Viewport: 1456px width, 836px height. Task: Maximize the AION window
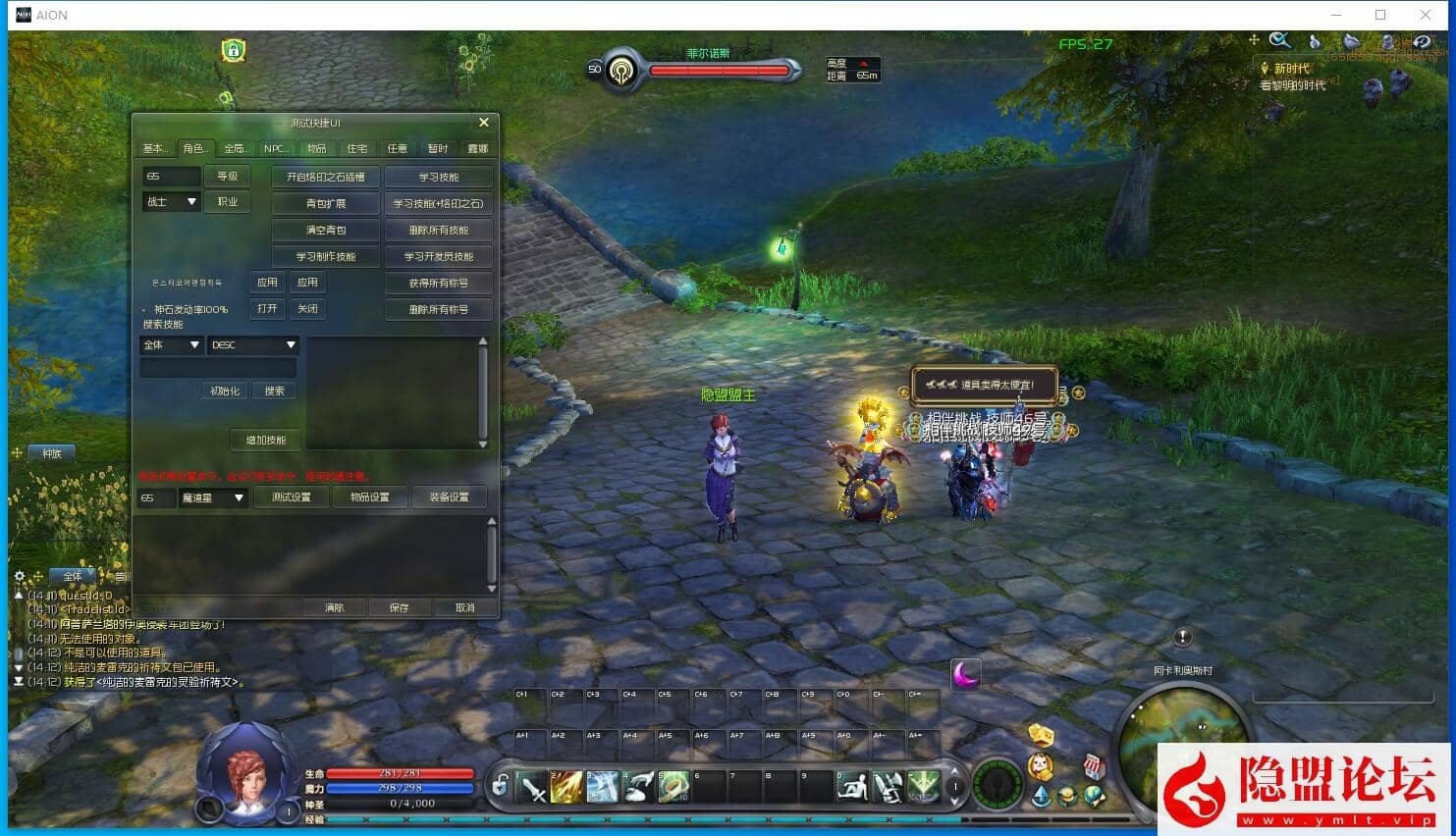point(1380,15)
